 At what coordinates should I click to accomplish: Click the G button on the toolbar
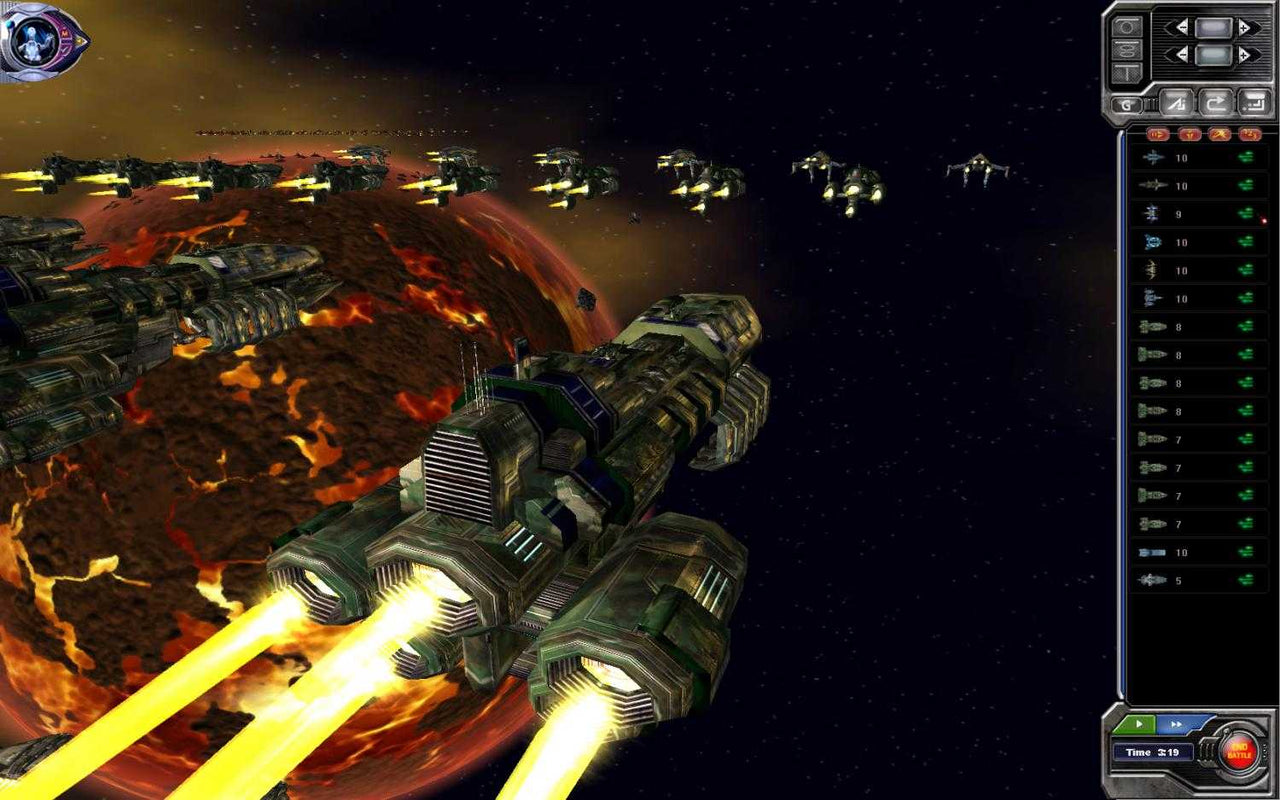click(1126, 103)
